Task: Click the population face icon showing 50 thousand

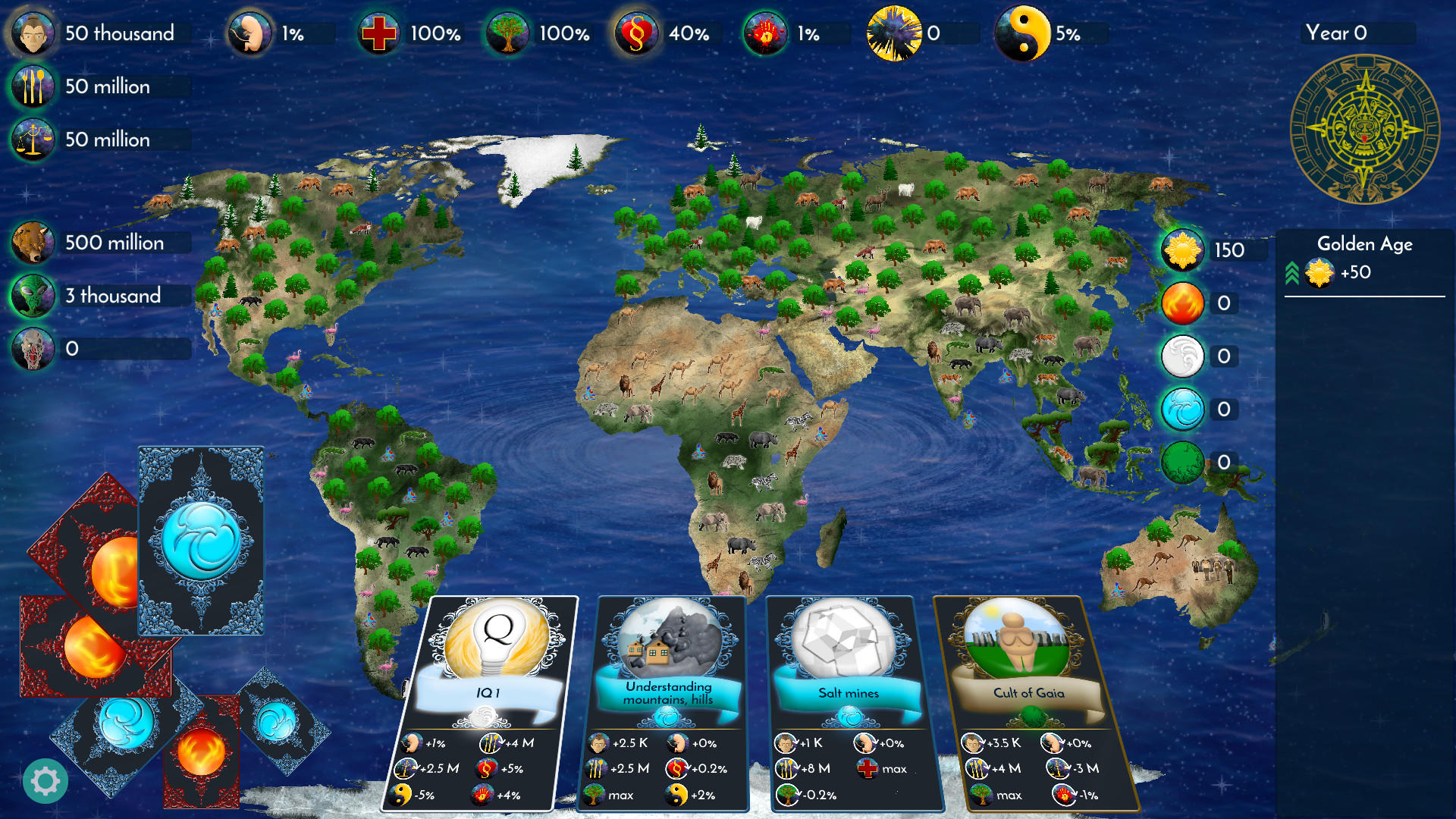Action: pos(33,33)
